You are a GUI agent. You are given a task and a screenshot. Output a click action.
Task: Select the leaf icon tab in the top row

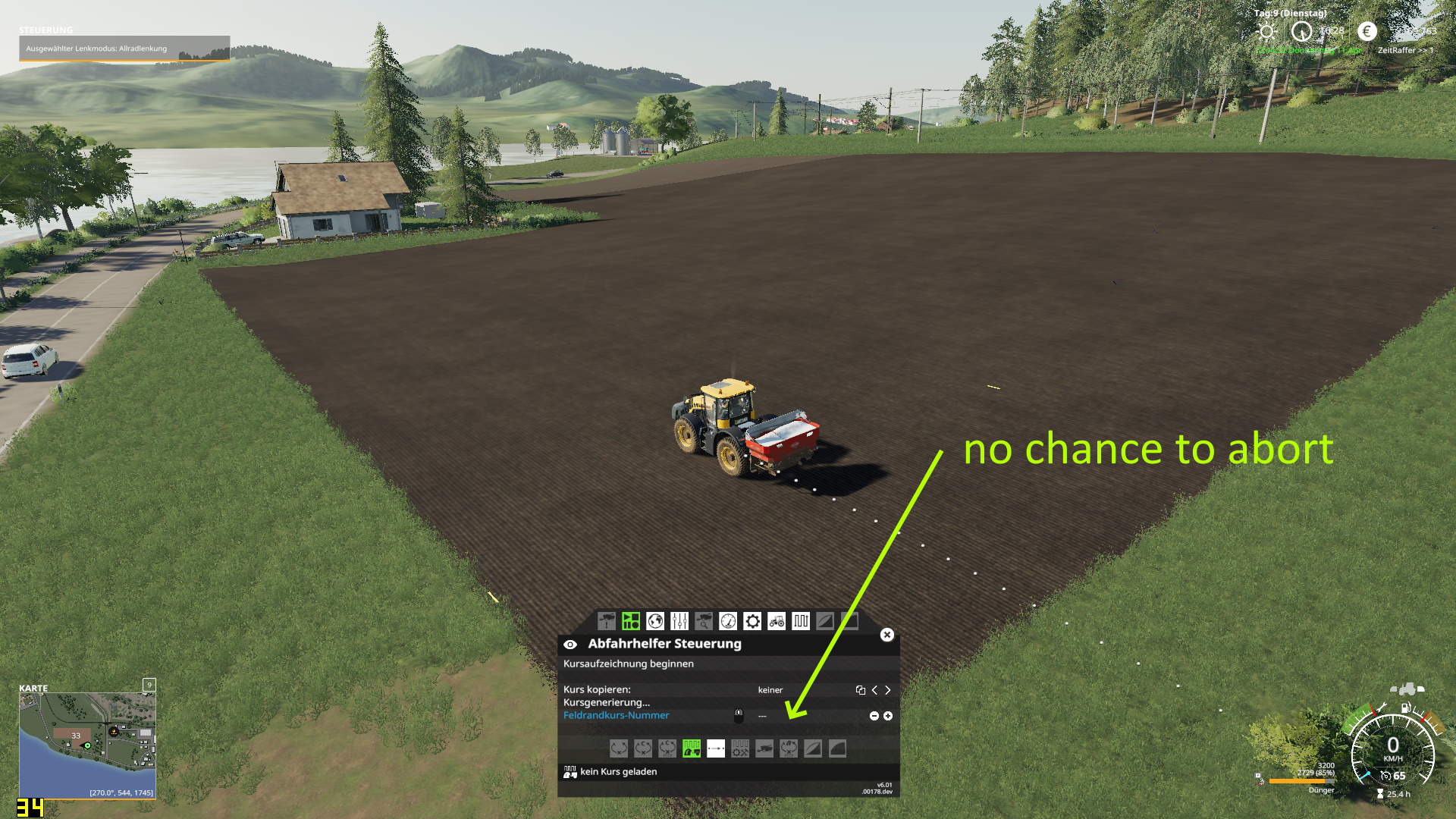pyautogui.click(x=826, y=621)
